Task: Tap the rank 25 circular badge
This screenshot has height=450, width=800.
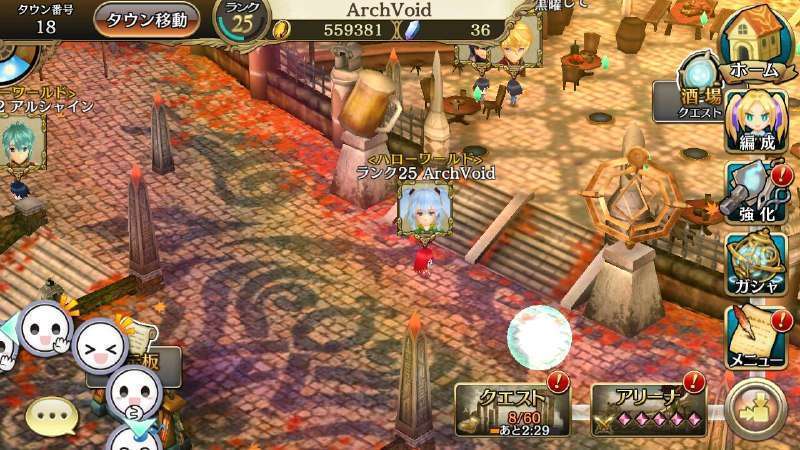Action: pos(242,22)
